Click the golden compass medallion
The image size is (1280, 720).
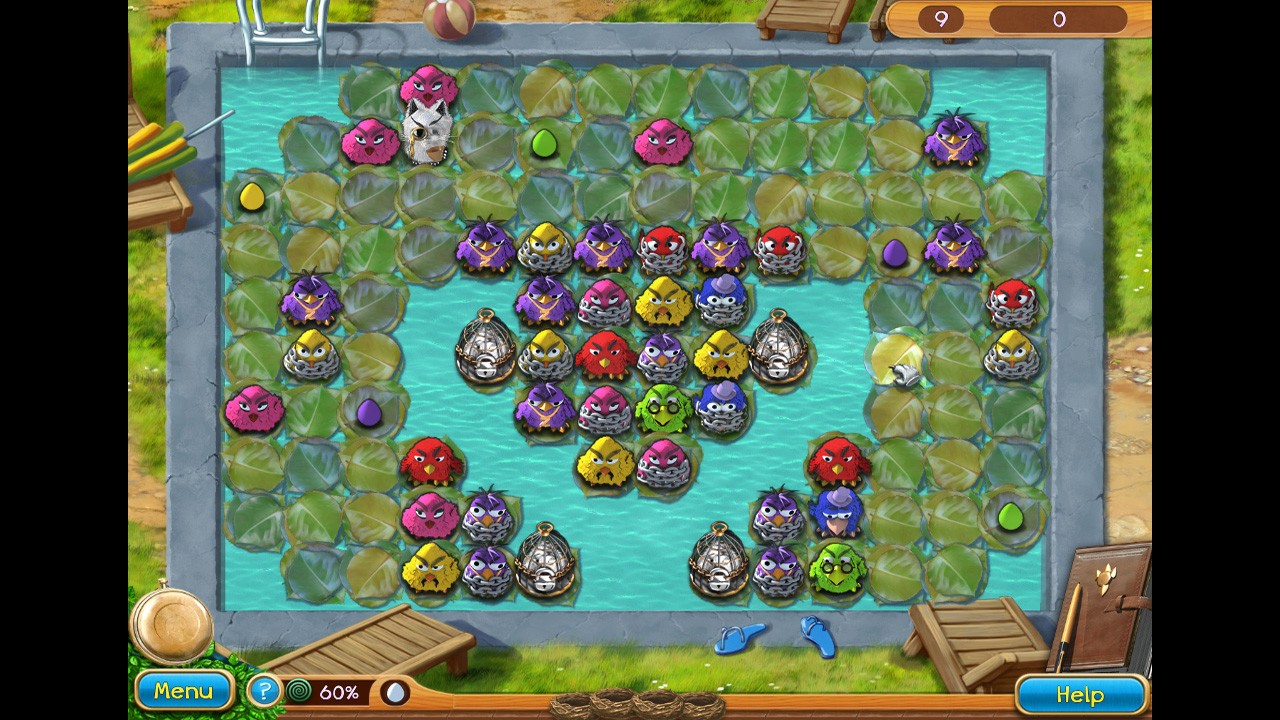171,622
